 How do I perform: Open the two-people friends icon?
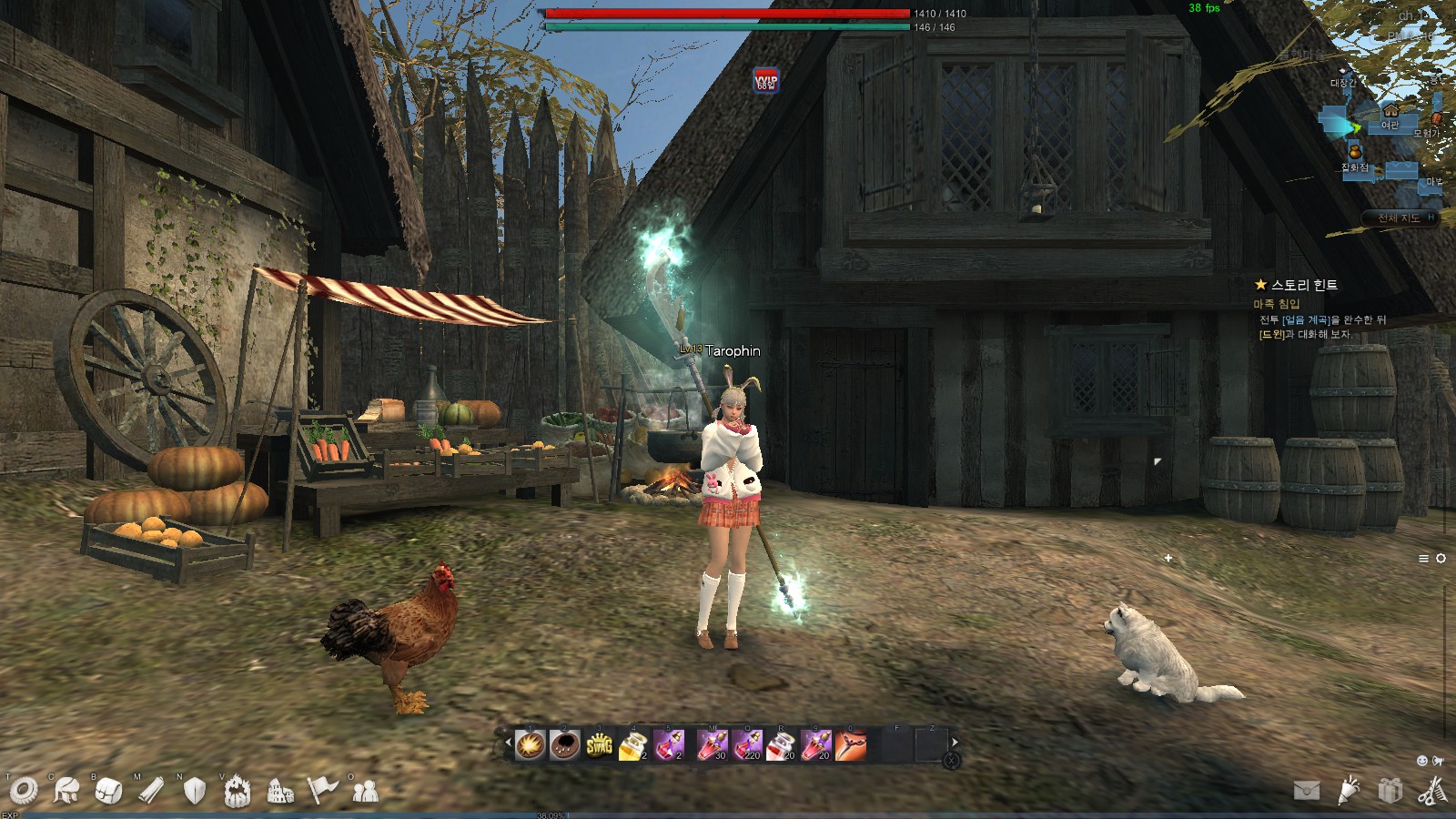click(x=365, y=792)
